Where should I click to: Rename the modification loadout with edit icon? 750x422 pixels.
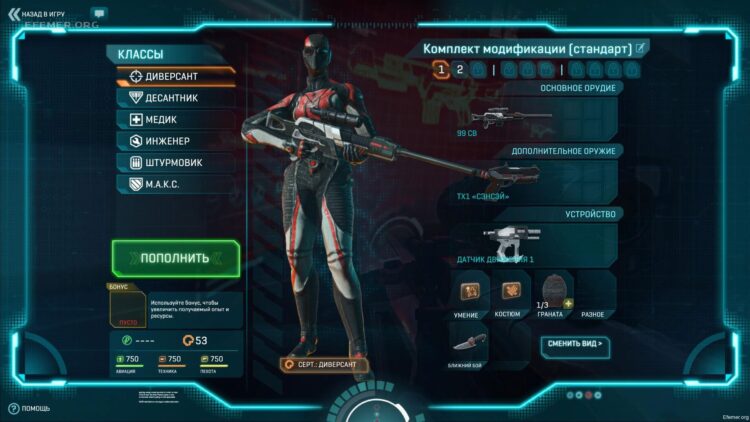point(641,47)
